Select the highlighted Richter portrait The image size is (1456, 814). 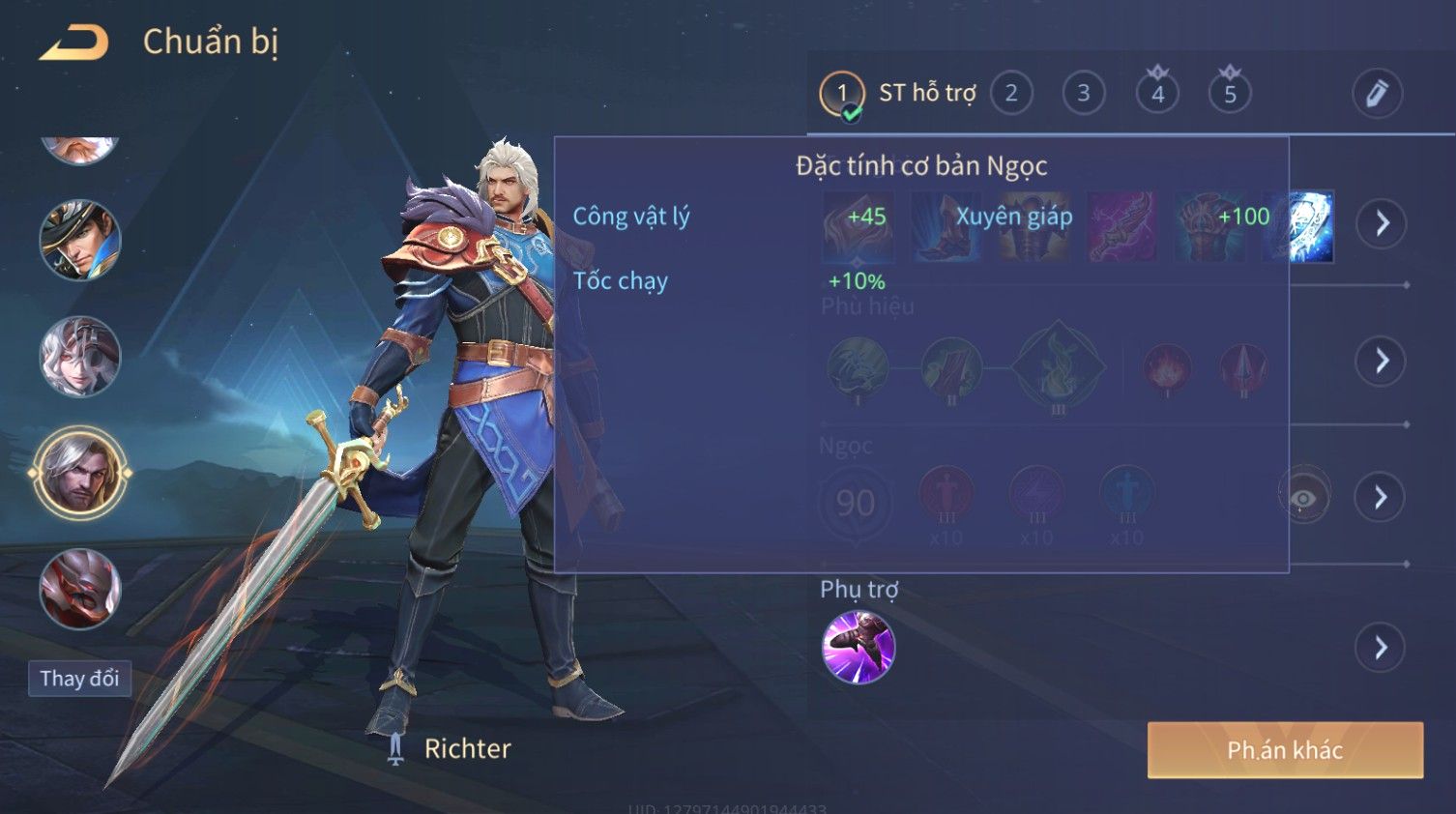point(80,473)
